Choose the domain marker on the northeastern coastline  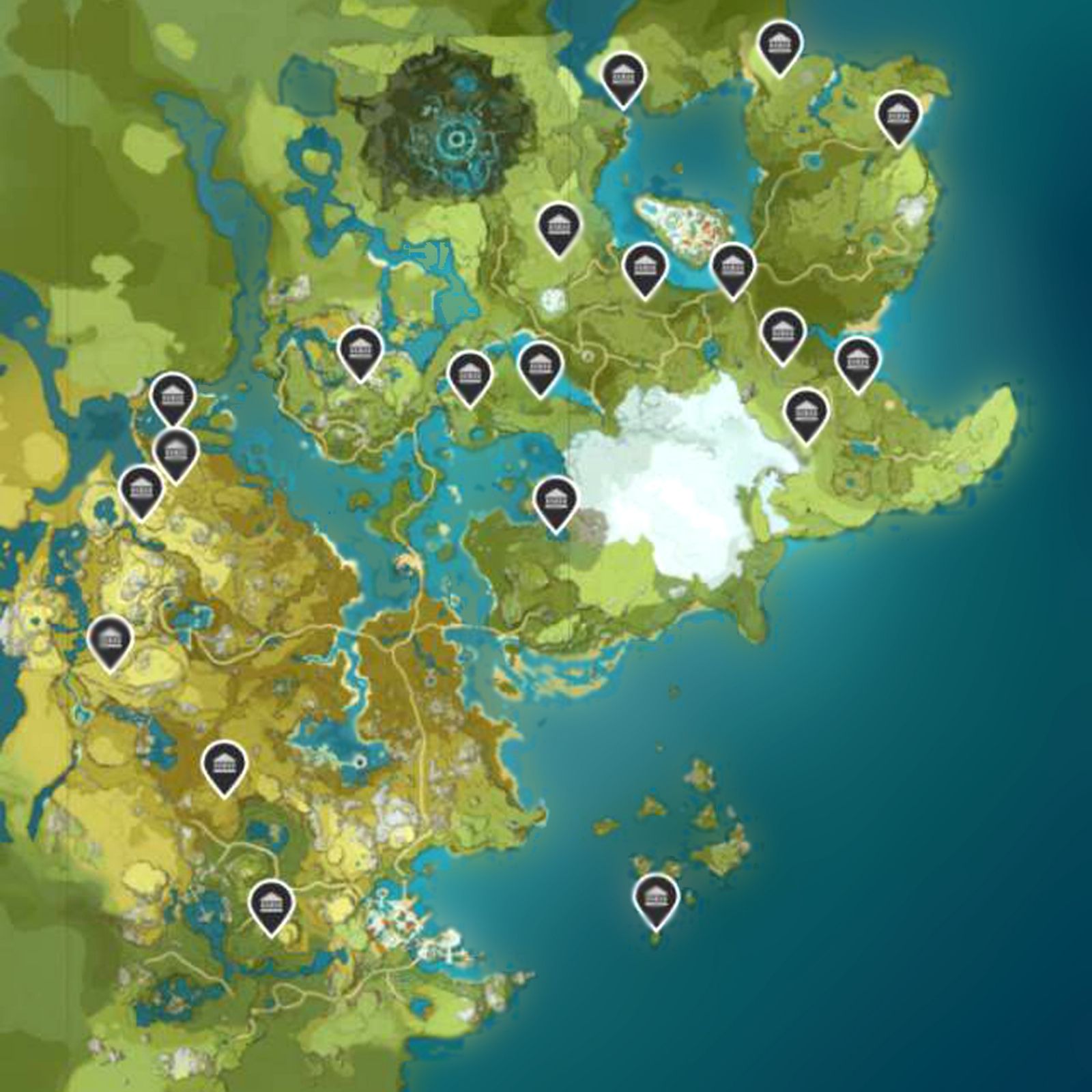pyautogui.click(x=898, y=115)
